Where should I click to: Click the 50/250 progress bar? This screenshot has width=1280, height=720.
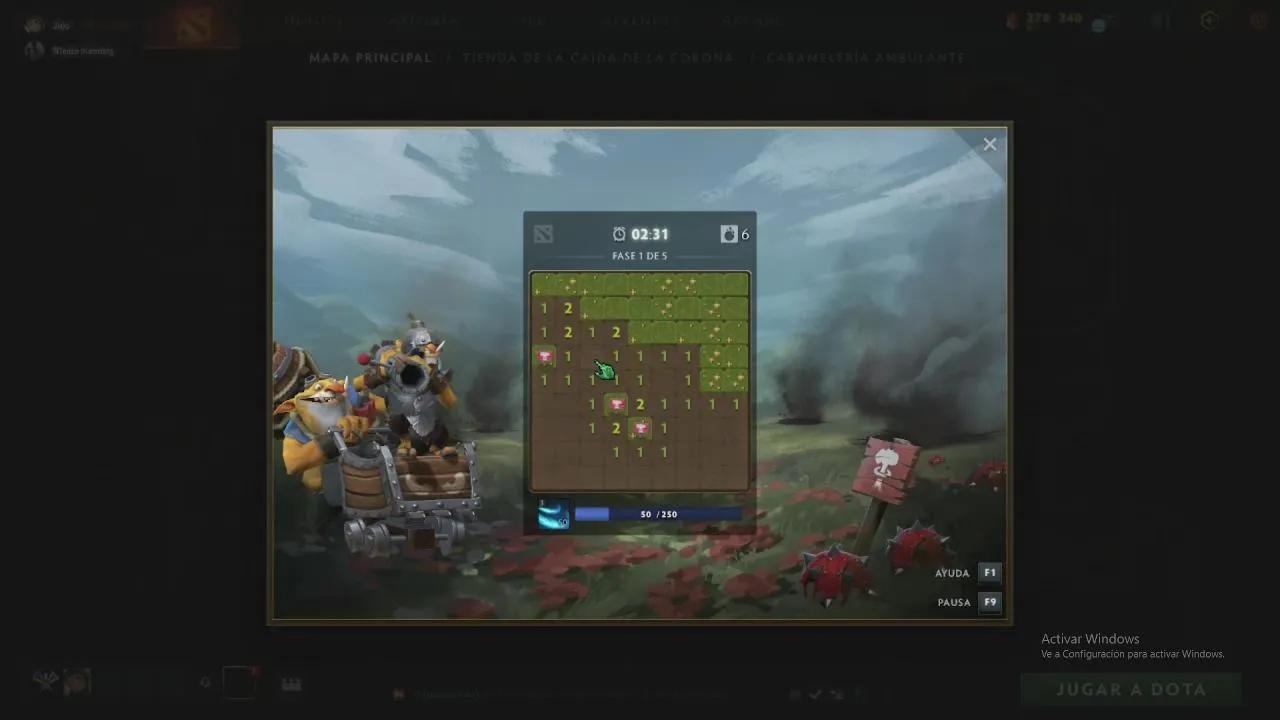coord(656,514)
